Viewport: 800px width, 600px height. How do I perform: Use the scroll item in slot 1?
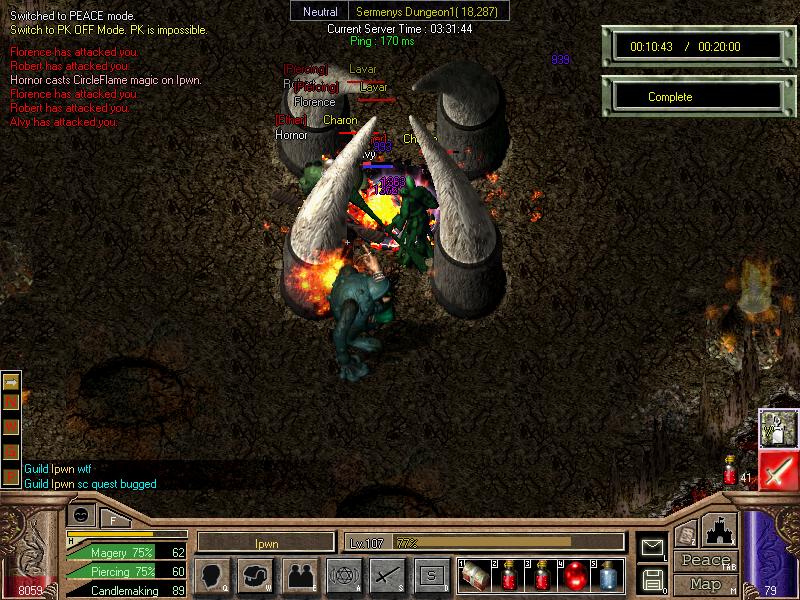coord(476,576)
